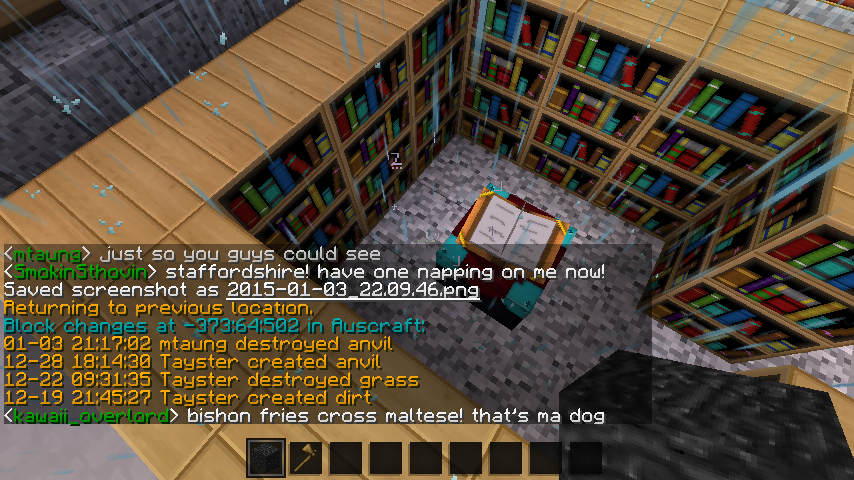Screen dimensions: 854x480
Task: Select the dark stone block hotbar slot
Action: click(x=266, y=459)
